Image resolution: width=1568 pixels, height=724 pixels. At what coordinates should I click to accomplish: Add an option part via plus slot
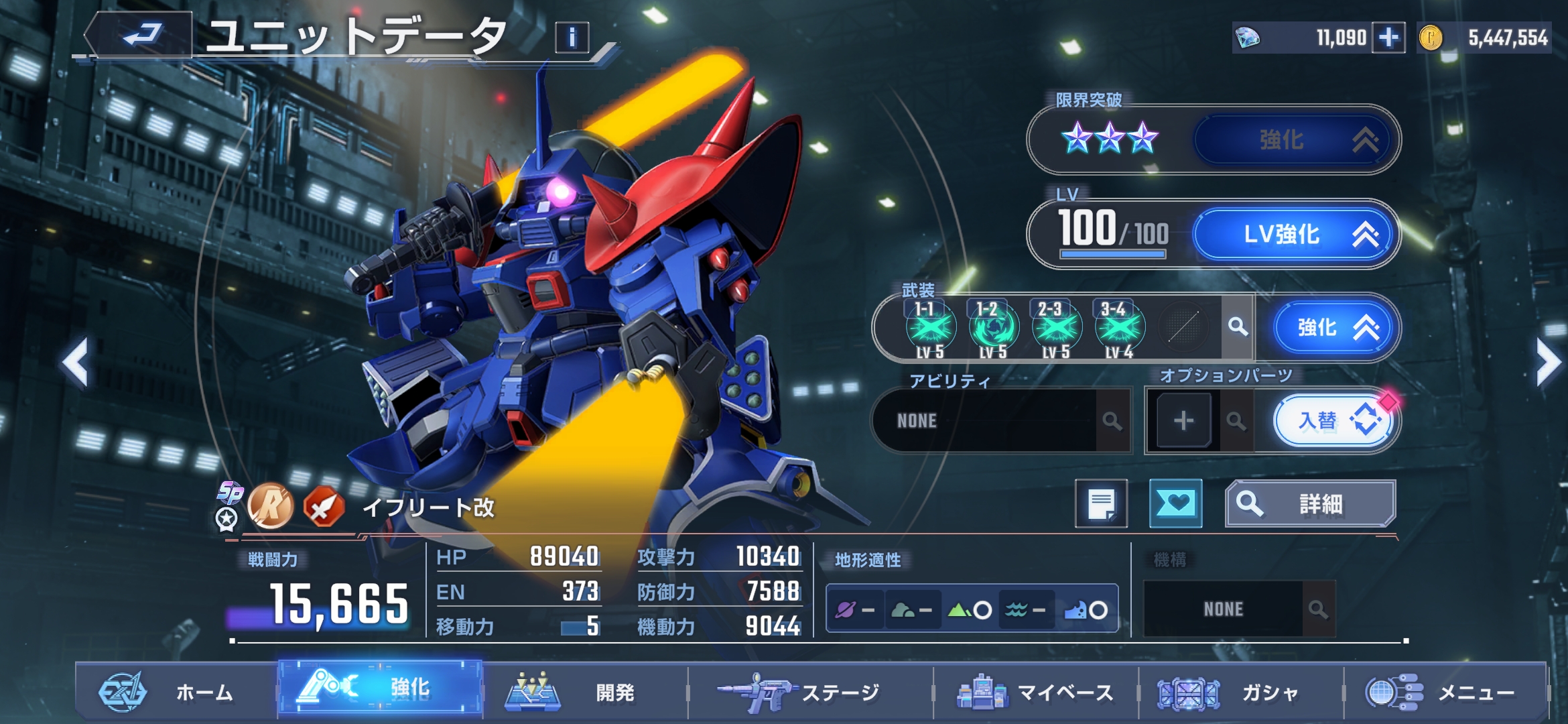pos(1183,421)
